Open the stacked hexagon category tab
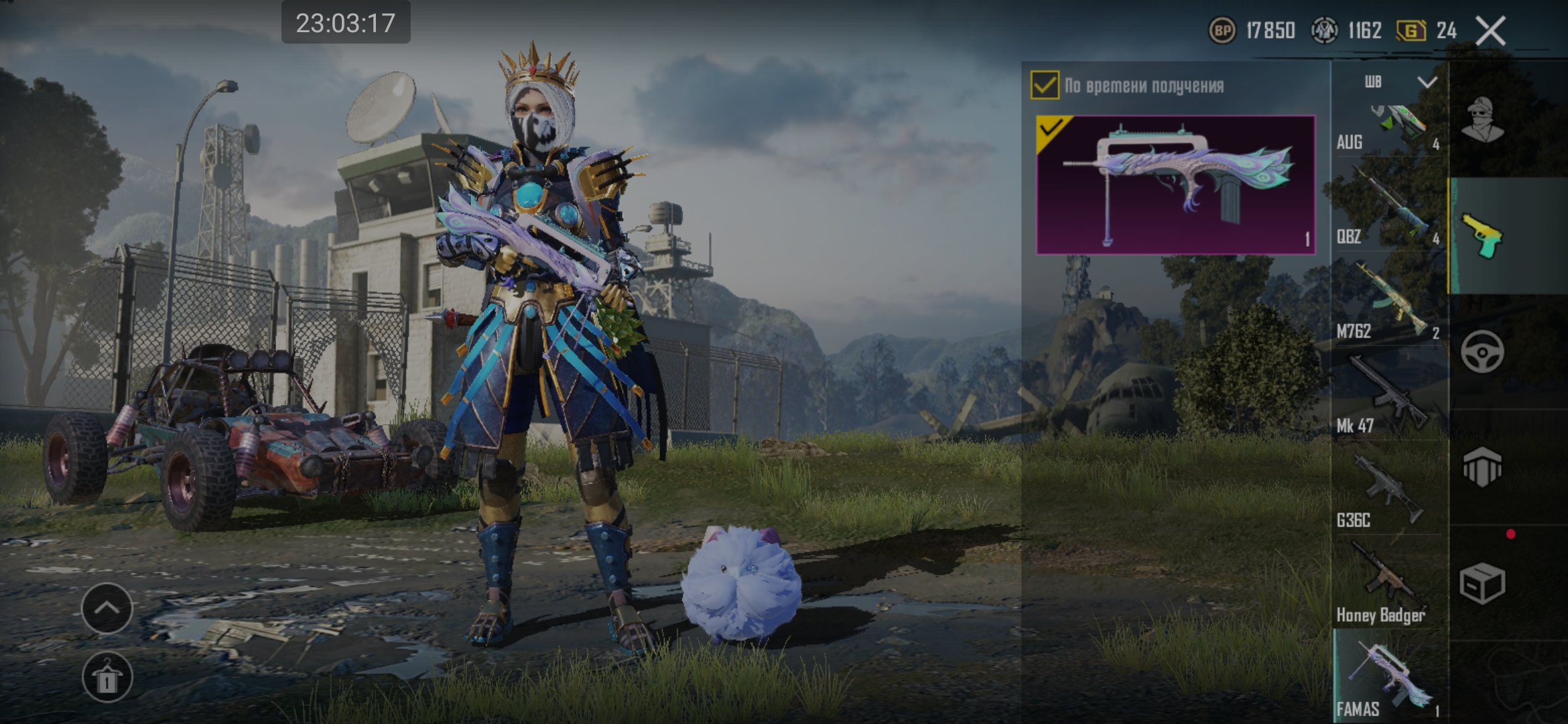The height and width of the screenshot is (724, 1568). tap(1483, 467)
